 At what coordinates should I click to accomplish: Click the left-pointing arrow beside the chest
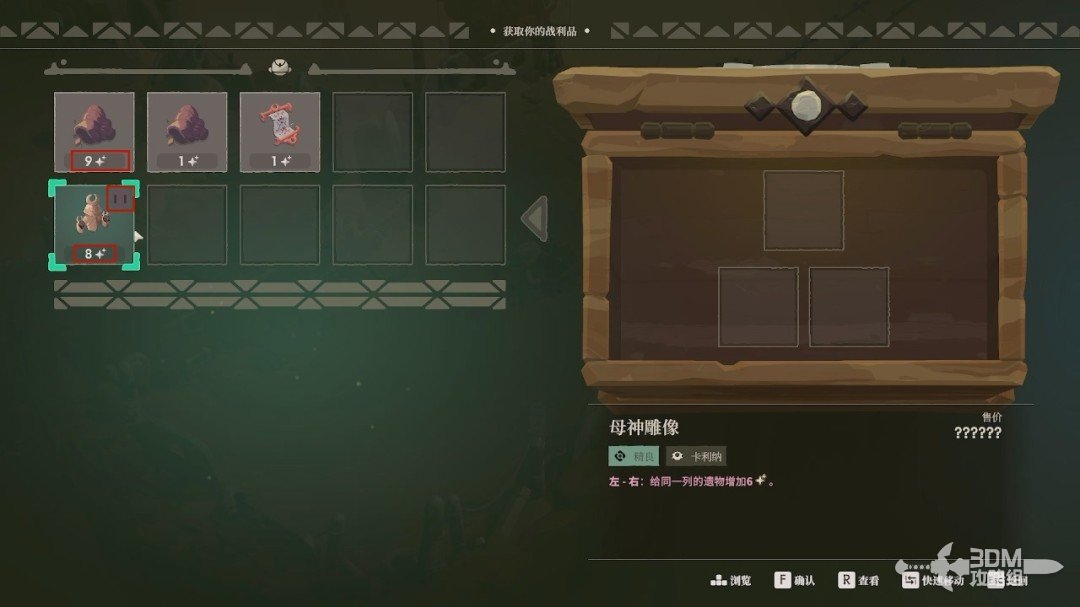click(536, 219)
